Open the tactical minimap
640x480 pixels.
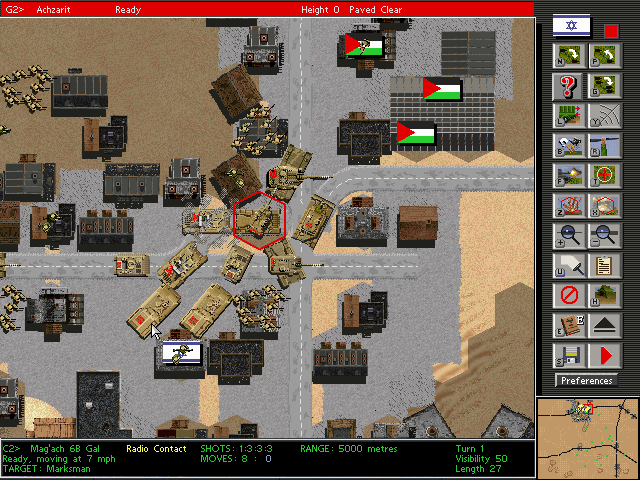587,437
